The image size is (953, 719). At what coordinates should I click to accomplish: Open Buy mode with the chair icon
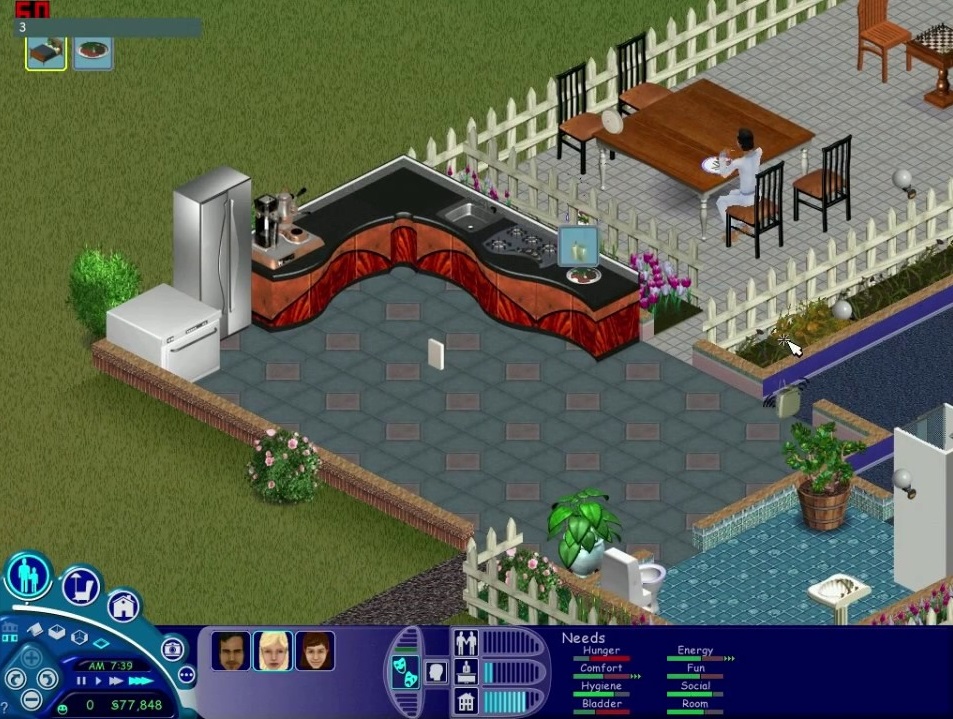[82, 587]
